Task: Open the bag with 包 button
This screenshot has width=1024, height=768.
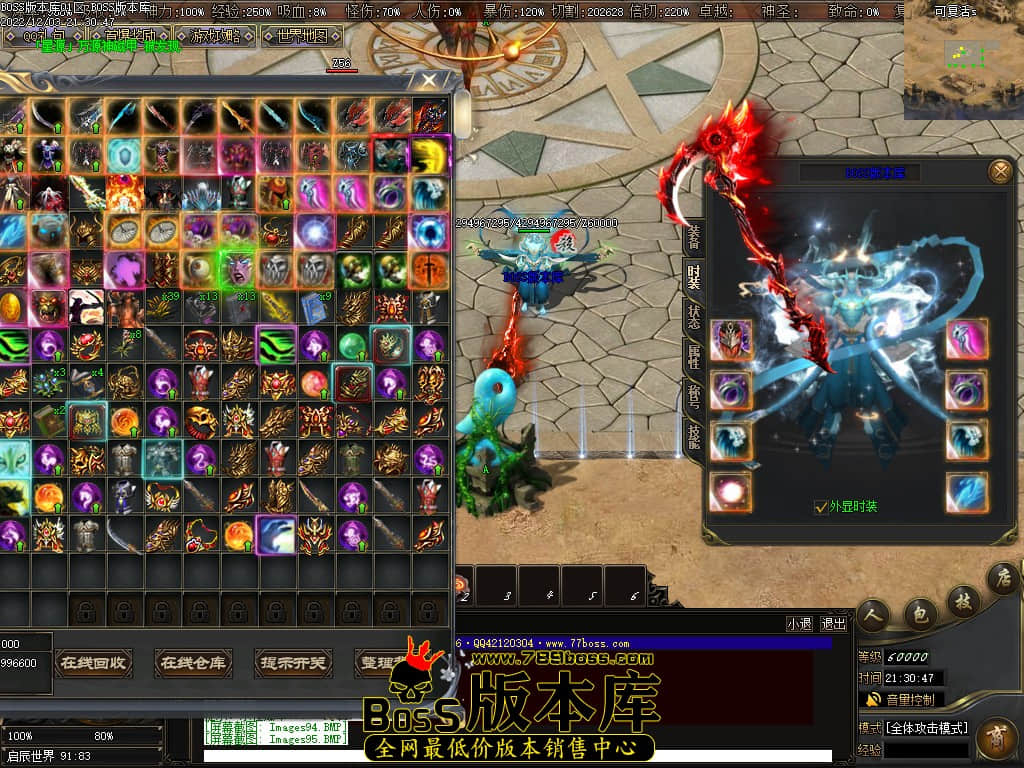Action: [x=918, y=613]
